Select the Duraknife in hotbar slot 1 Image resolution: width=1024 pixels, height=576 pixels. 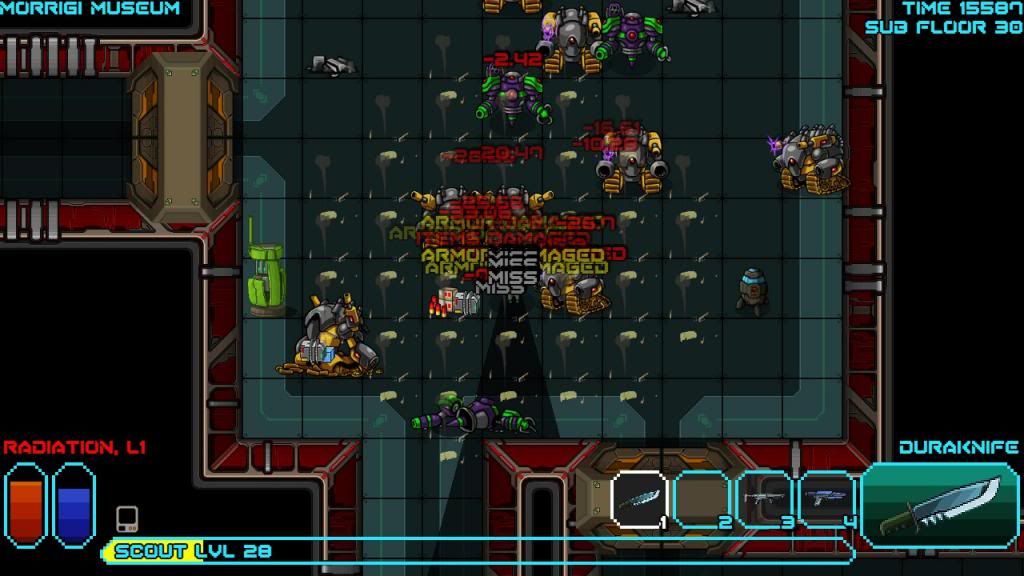click(638, 498)
